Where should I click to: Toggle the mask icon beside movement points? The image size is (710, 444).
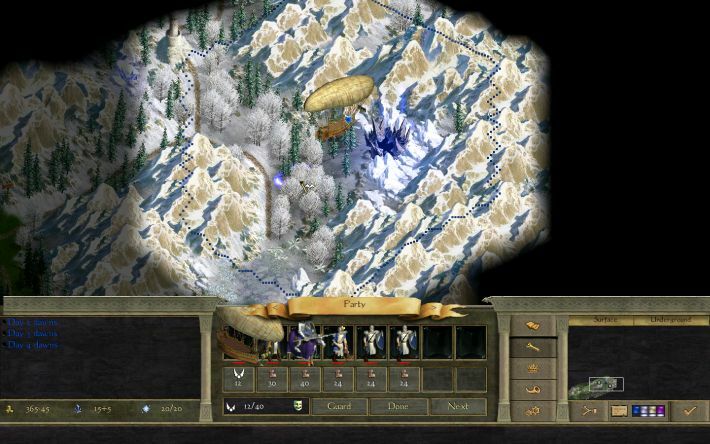pos(297,407)
